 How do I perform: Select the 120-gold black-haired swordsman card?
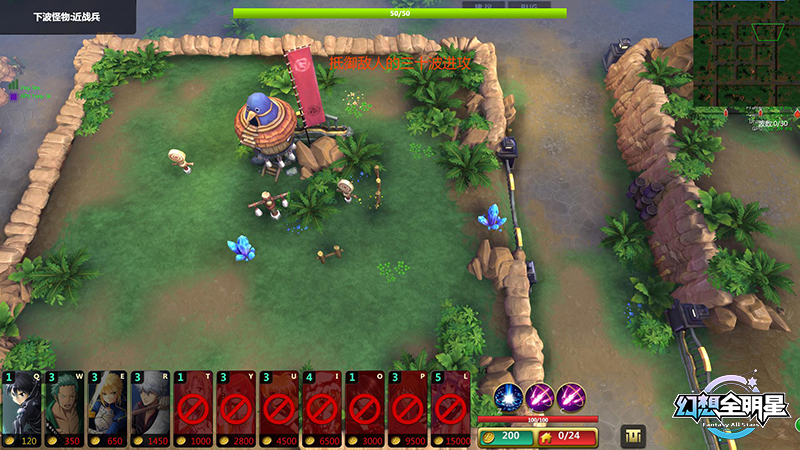tap(21, 410)
